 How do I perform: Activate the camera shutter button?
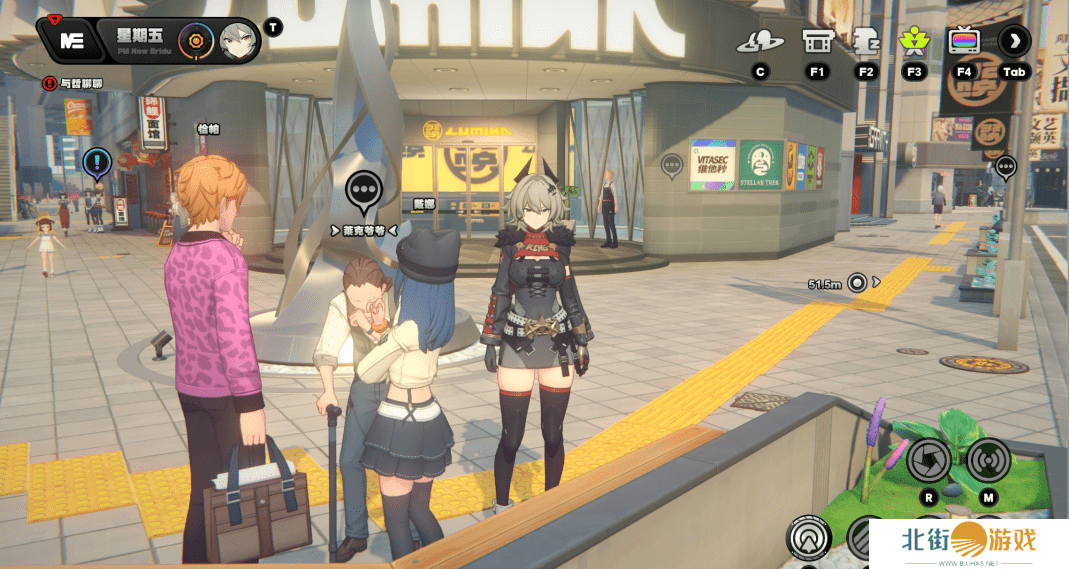coord(929,460)
